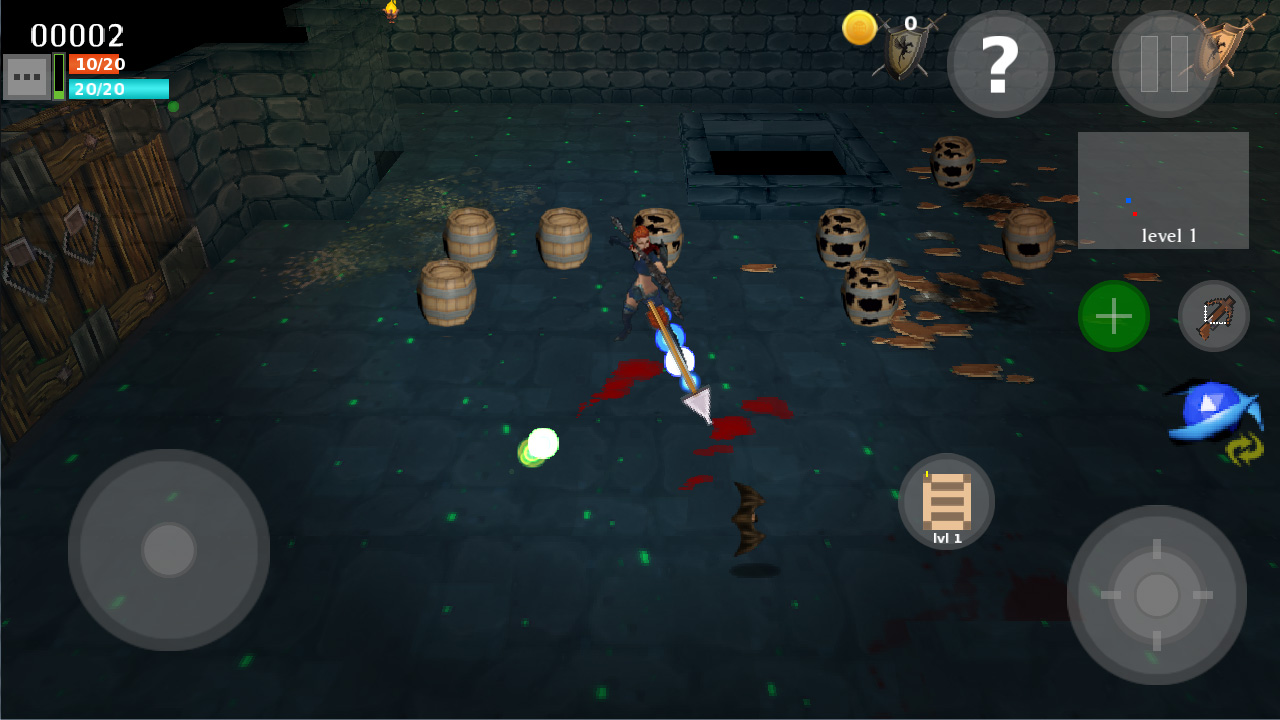1280x720 pixels.
Task: Tap the right aiming joystick
Action: [1157, 595]
